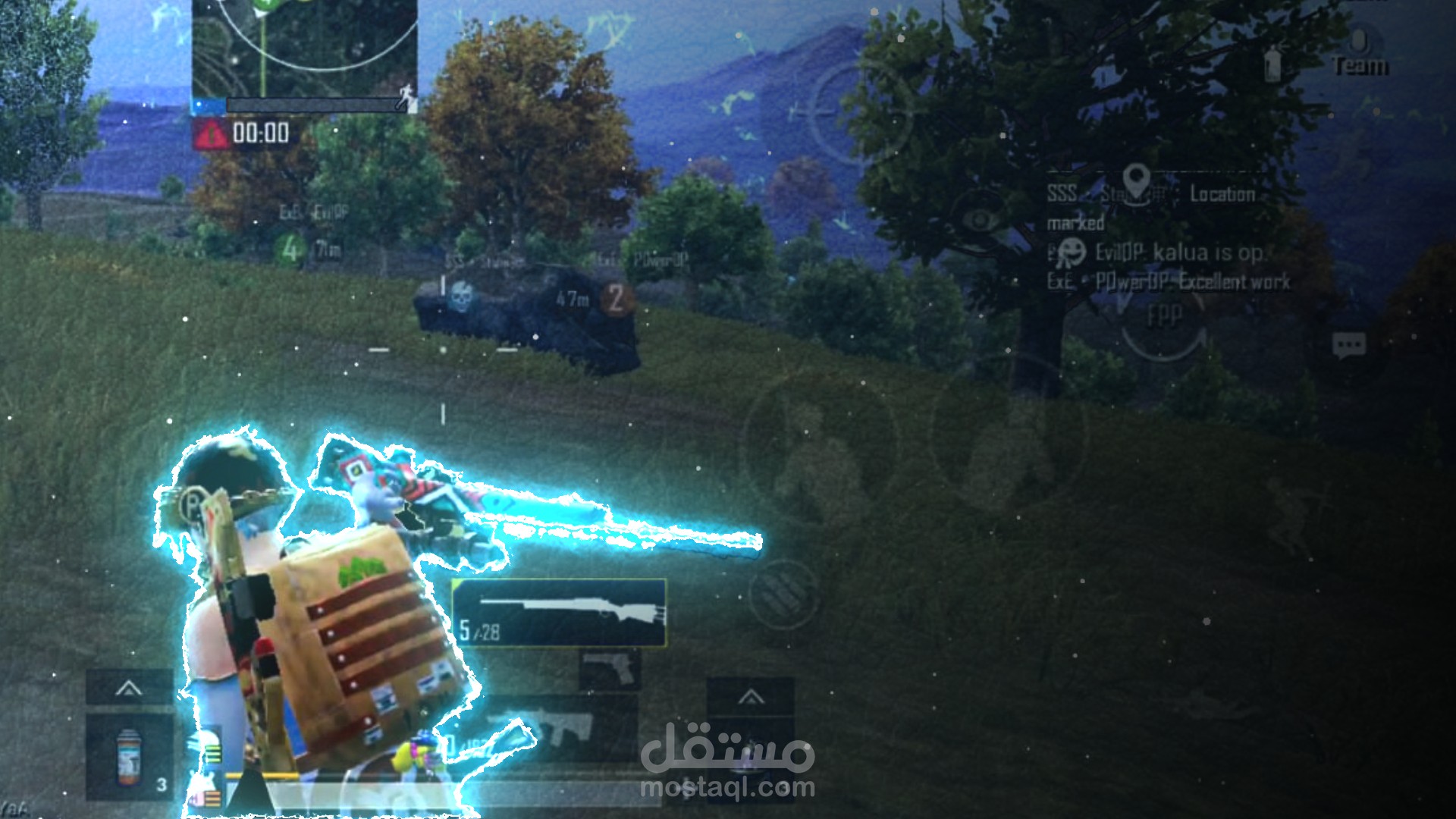Switch to the pistol sidearm slot
The width and height of the screenshot is (1456, 819).
(610, 670)
